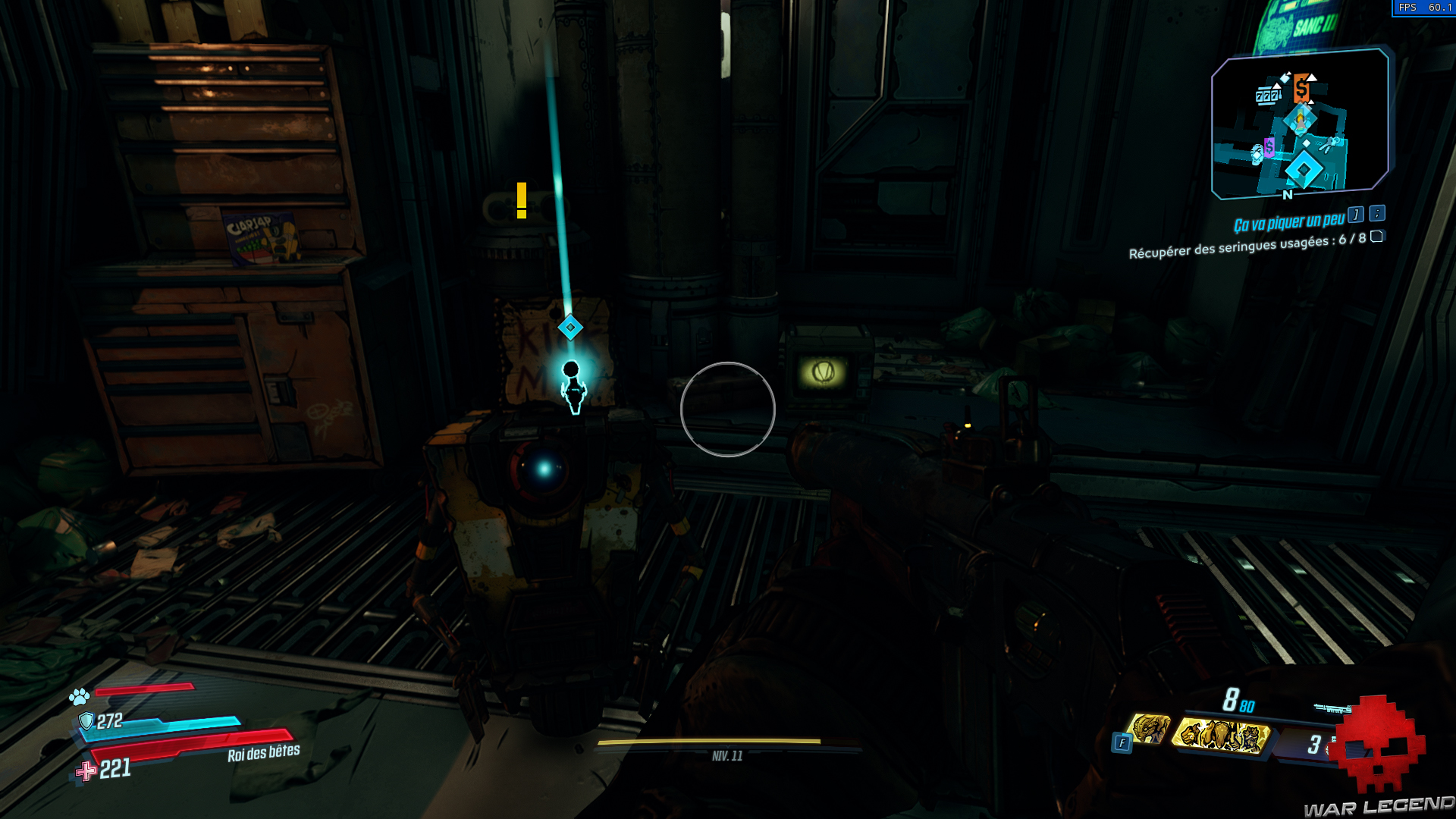1456x819 pixels.
Task: Select the N compass marker below the minimap
Action: (1287, 195)
